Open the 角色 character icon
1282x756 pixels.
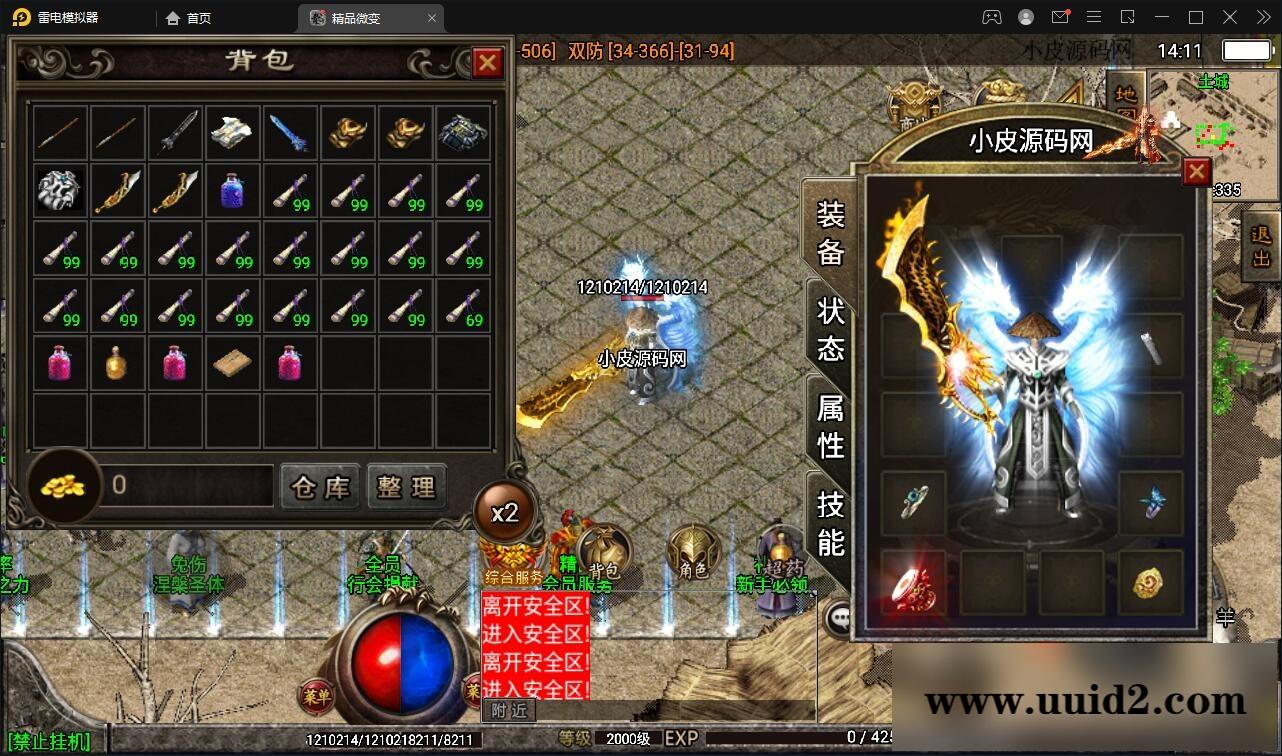point(692,550)
